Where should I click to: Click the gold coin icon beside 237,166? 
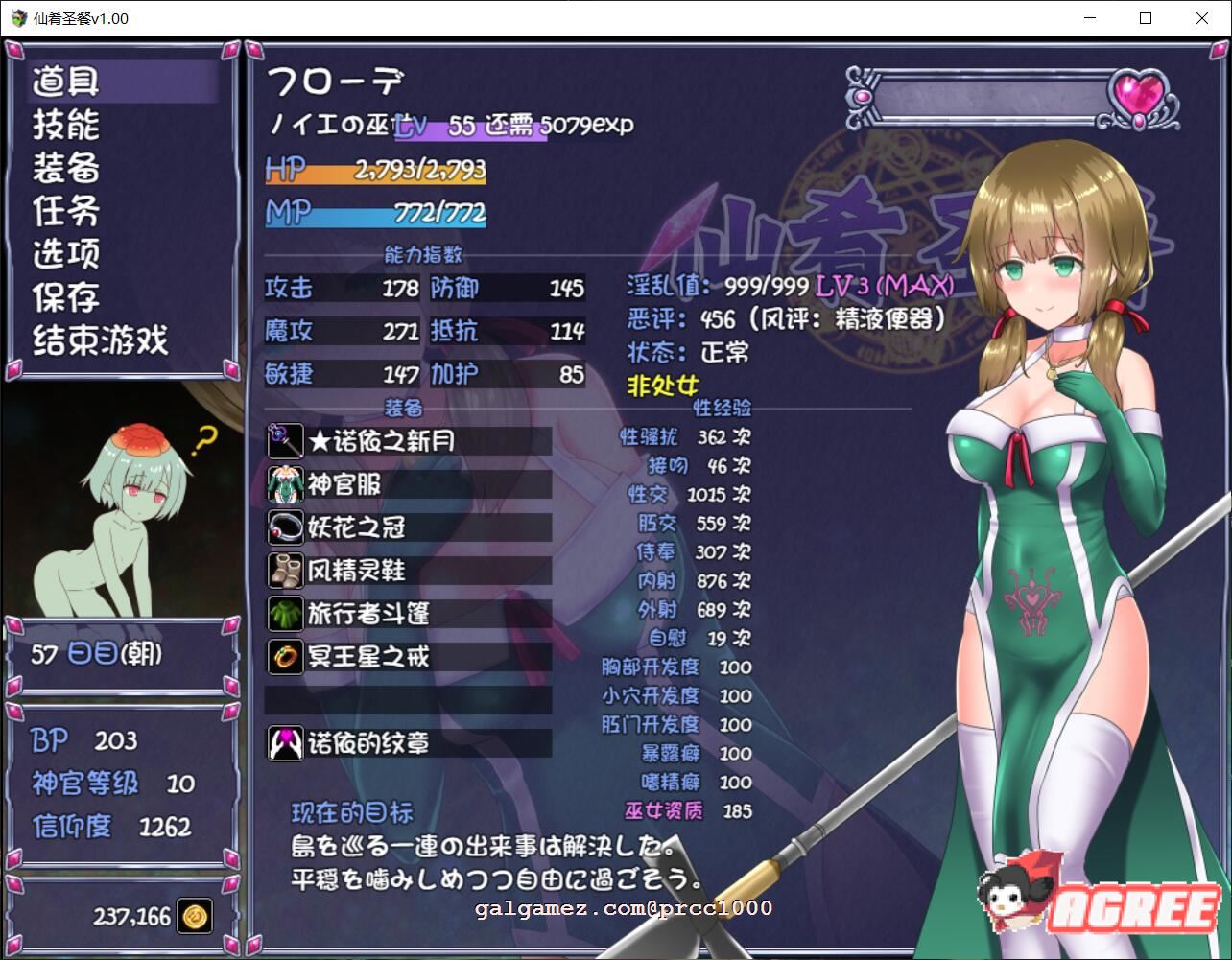pyautogui.click(x=195, y=916)
